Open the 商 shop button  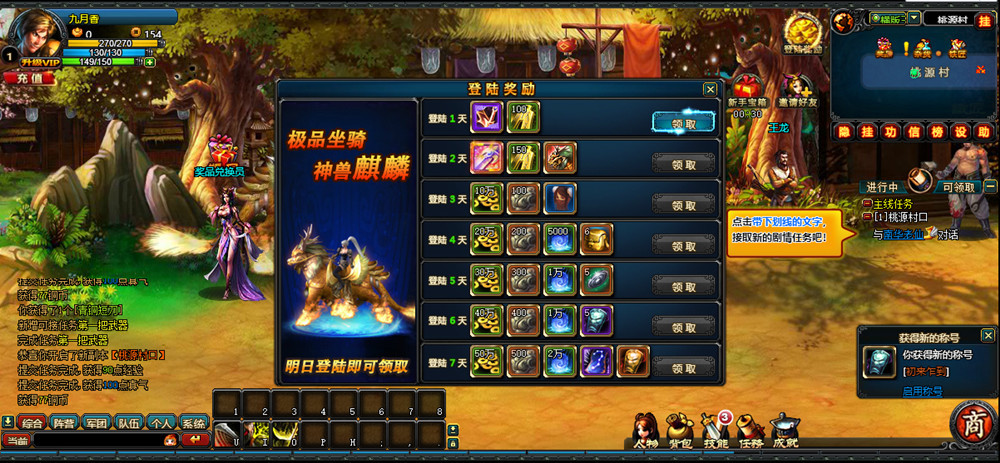click(971, 423)
